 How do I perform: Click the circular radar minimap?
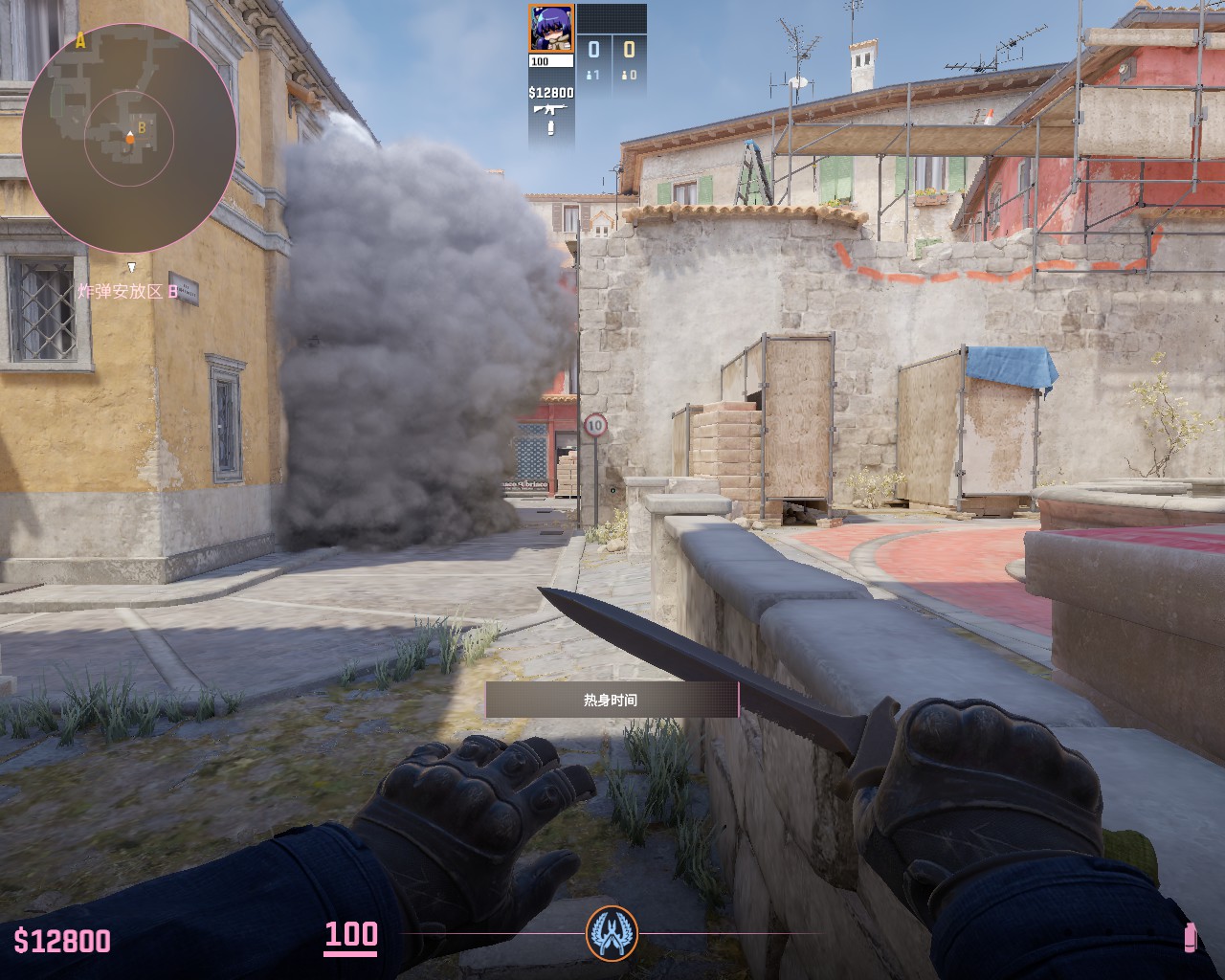coord(129,139)
